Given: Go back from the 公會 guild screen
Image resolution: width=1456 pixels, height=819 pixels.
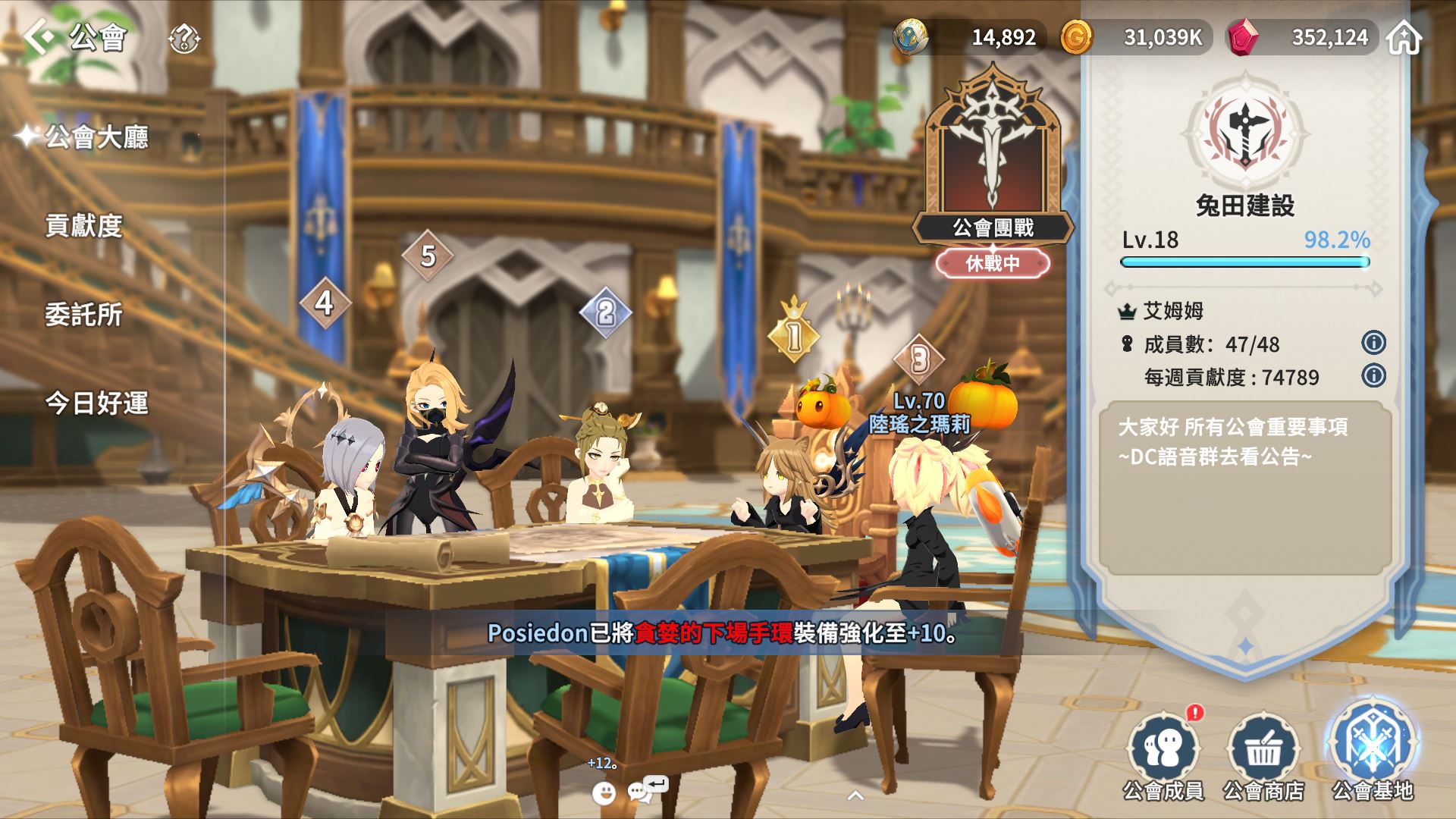Looking at the screenshot, I should click(39, 36).
